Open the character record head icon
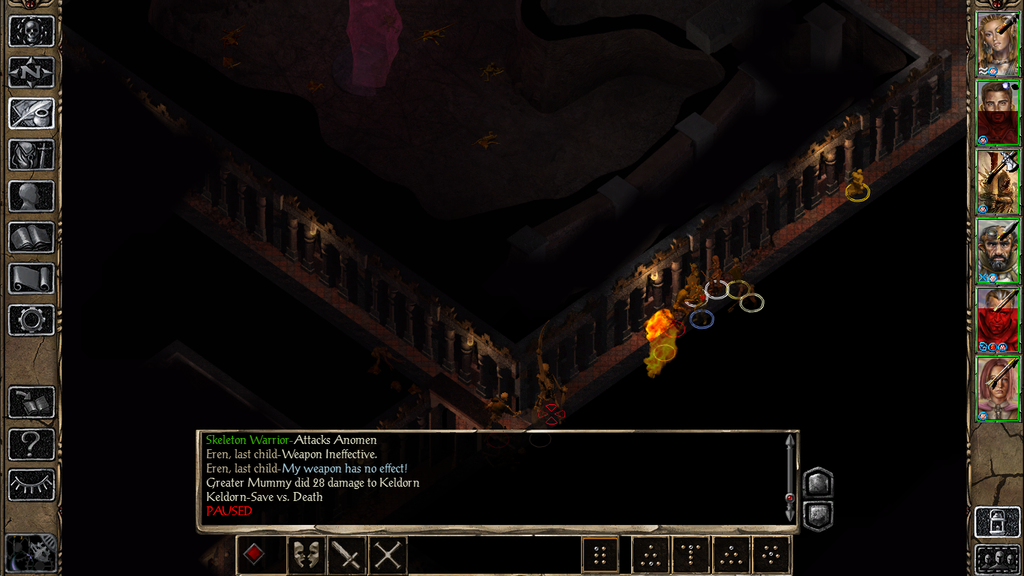This screenshot has width=1024, height=576. pyautogui.click(x=31, y=195)
